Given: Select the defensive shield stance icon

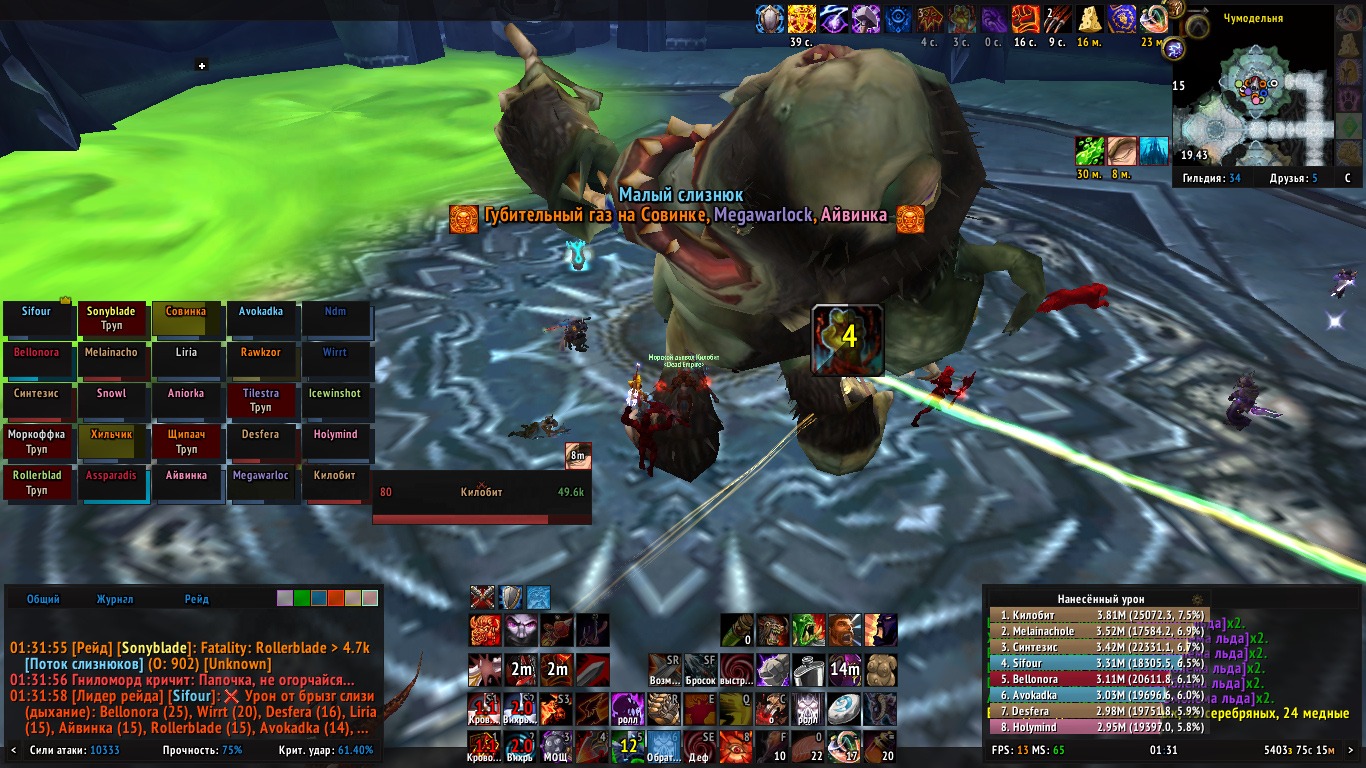Looking at the screenshot, I should tap(511, 598).
